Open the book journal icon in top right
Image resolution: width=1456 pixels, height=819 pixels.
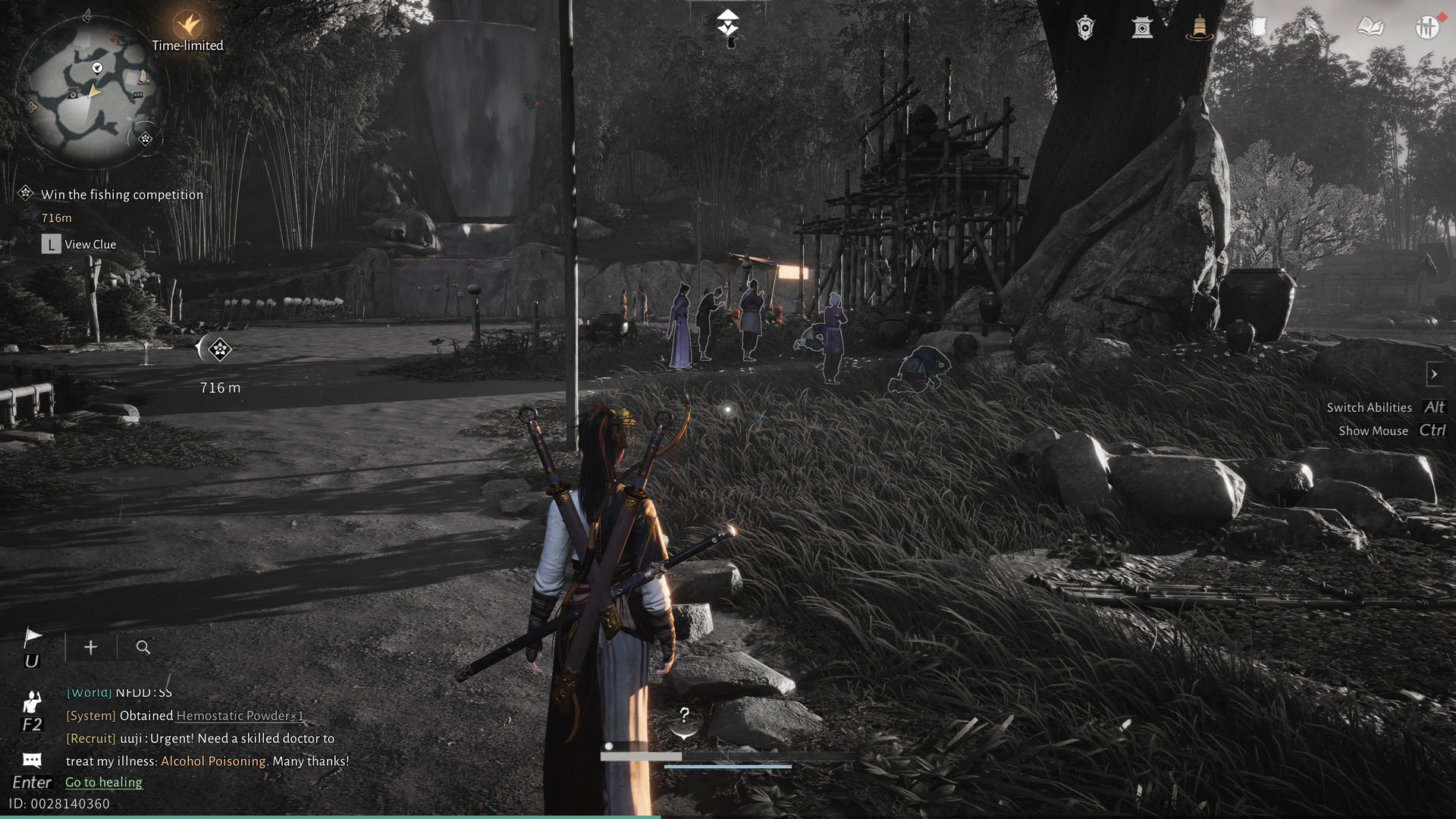[x=1372, y=27]
